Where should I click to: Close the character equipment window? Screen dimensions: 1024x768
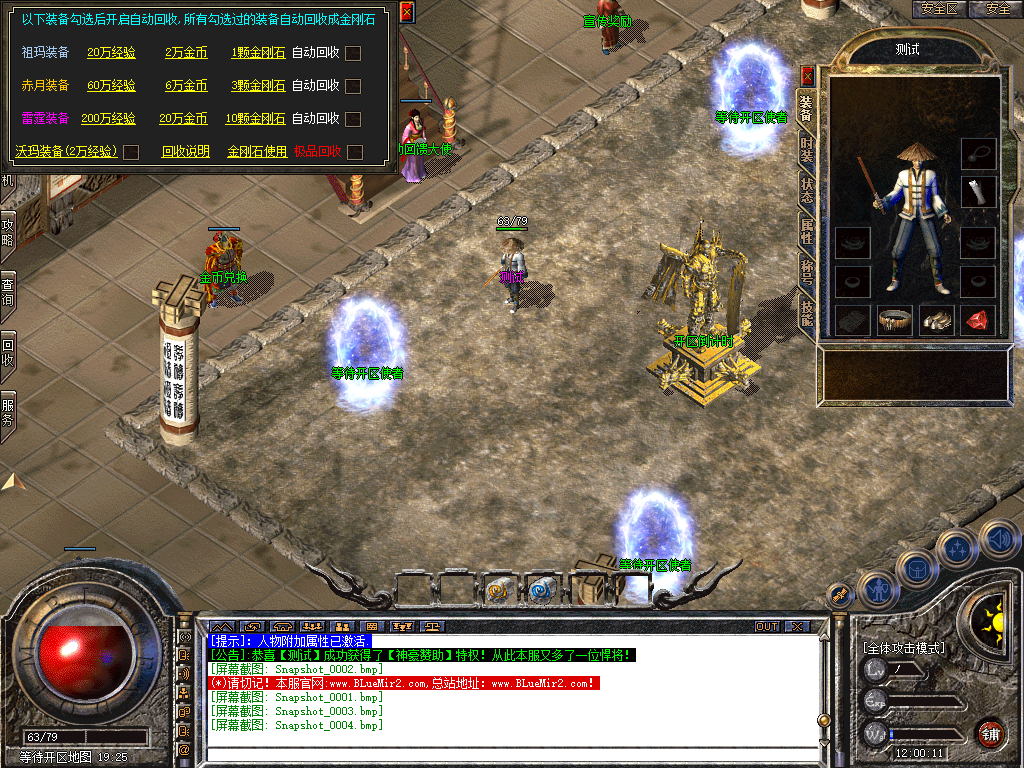[x=808, y=75]
